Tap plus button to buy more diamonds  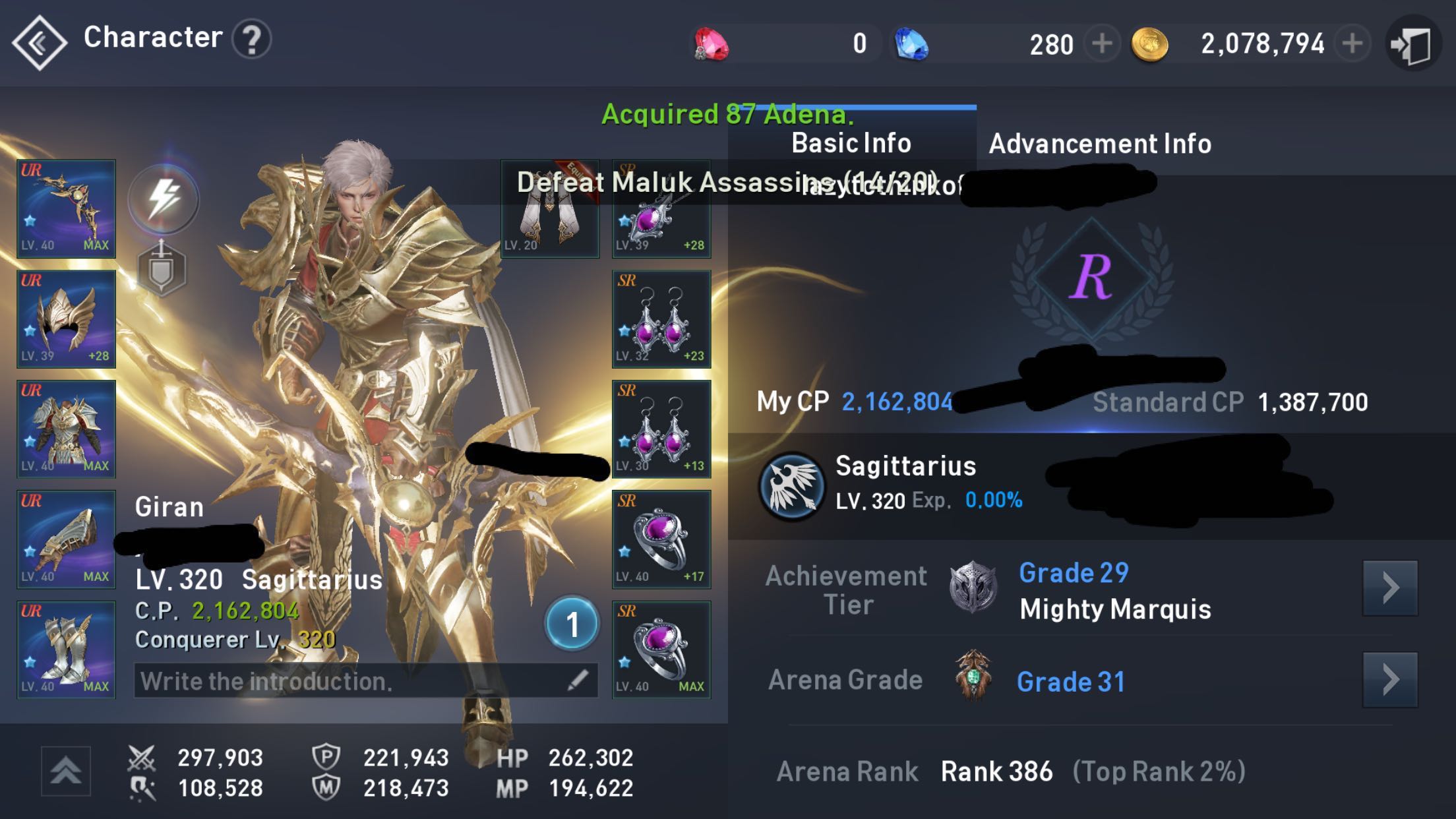(1101, 42)
